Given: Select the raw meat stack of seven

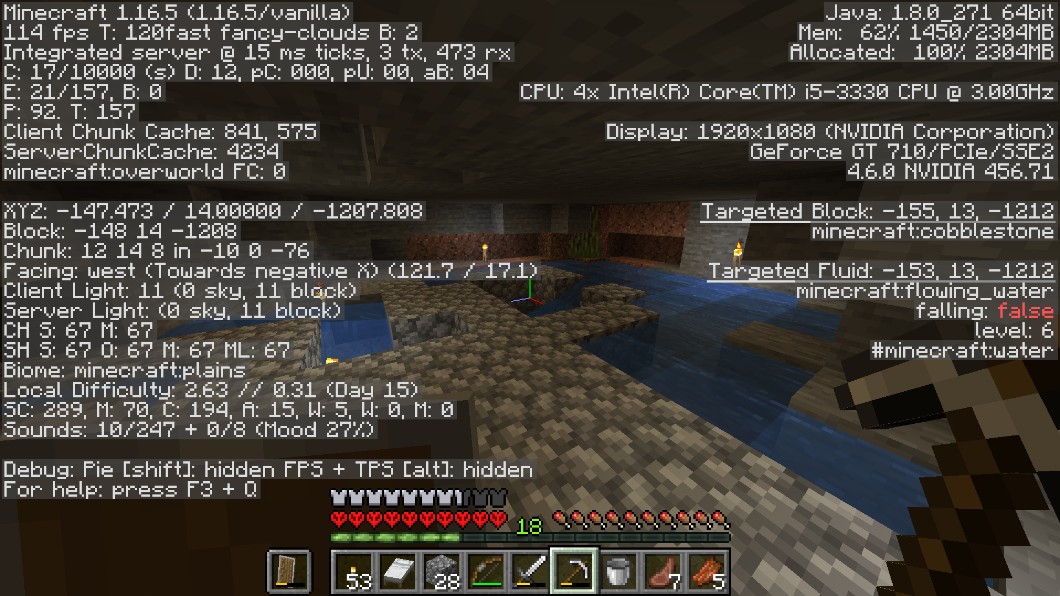Looking at the screenshot, I should coord(662,571).
